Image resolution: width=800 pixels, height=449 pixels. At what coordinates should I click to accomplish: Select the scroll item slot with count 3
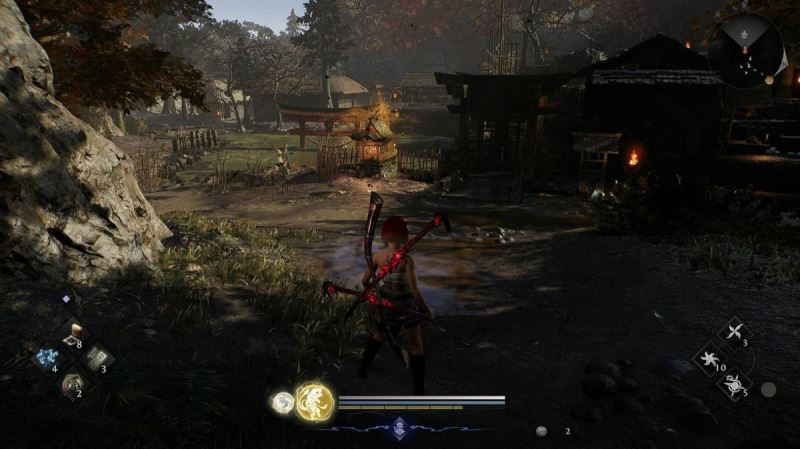(97, 357)
